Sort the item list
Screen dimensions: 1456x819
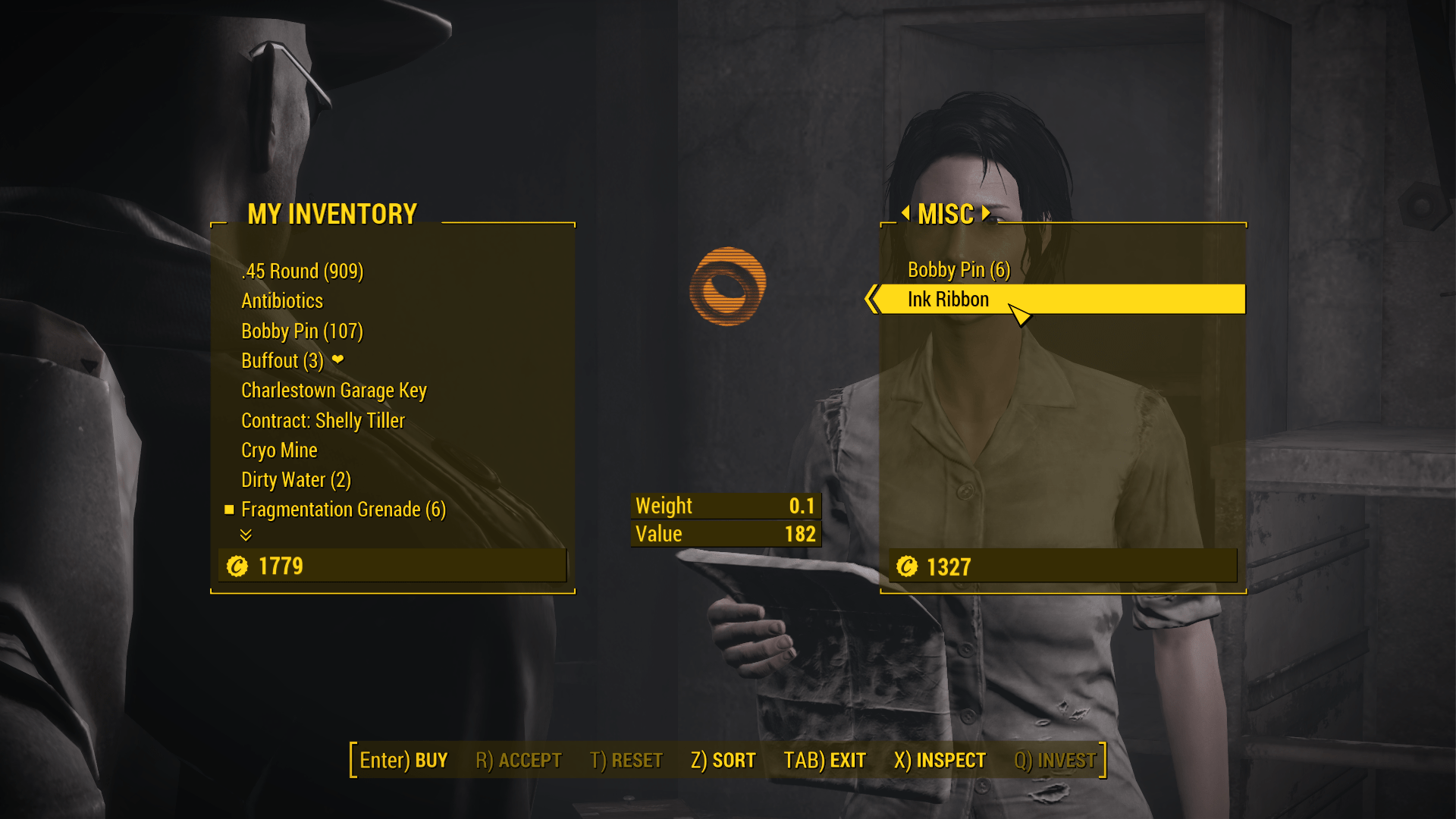click(723, 761)
